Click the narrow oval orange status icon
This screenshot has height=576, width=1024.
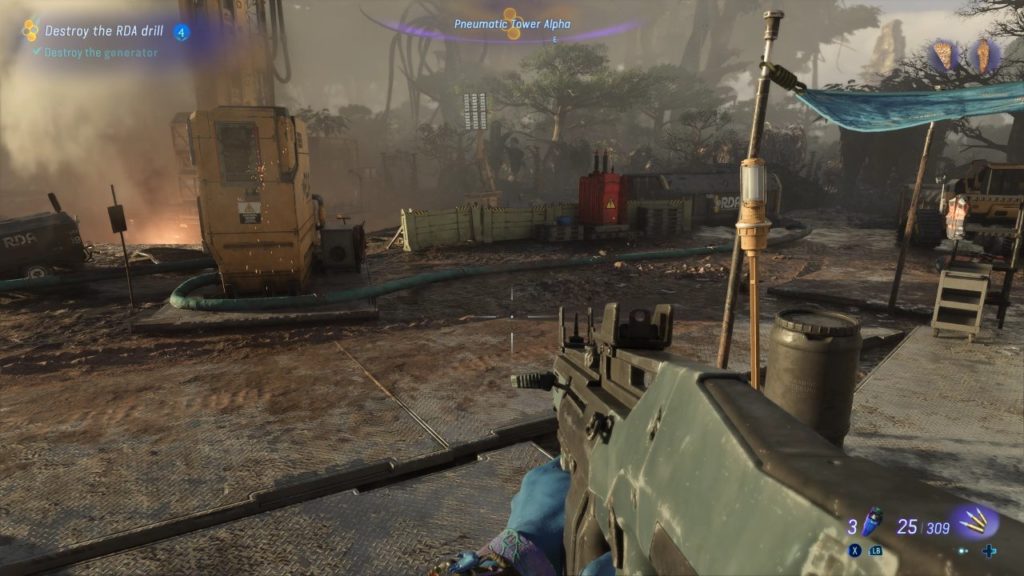tap(982, 55)
